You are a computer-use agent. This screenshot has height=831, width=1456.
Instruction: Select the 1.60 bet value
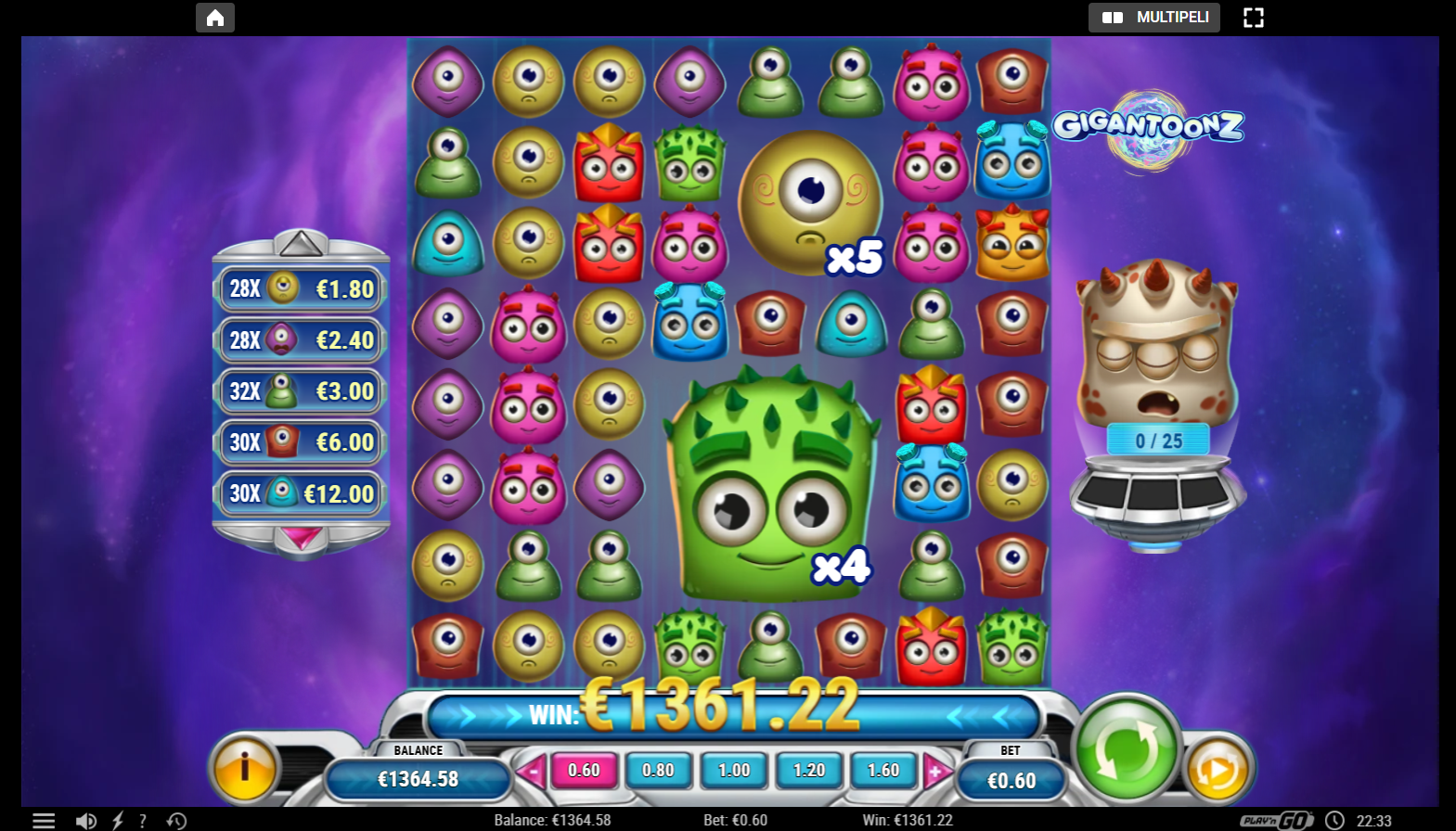883,770
